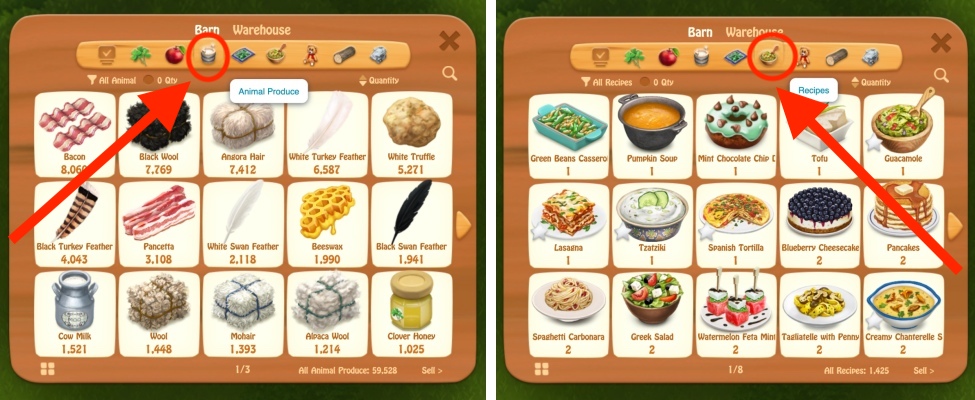Select the Spaghetti Carbonara plate
This screenshot has height=400, width=975.
coord(568,309)
